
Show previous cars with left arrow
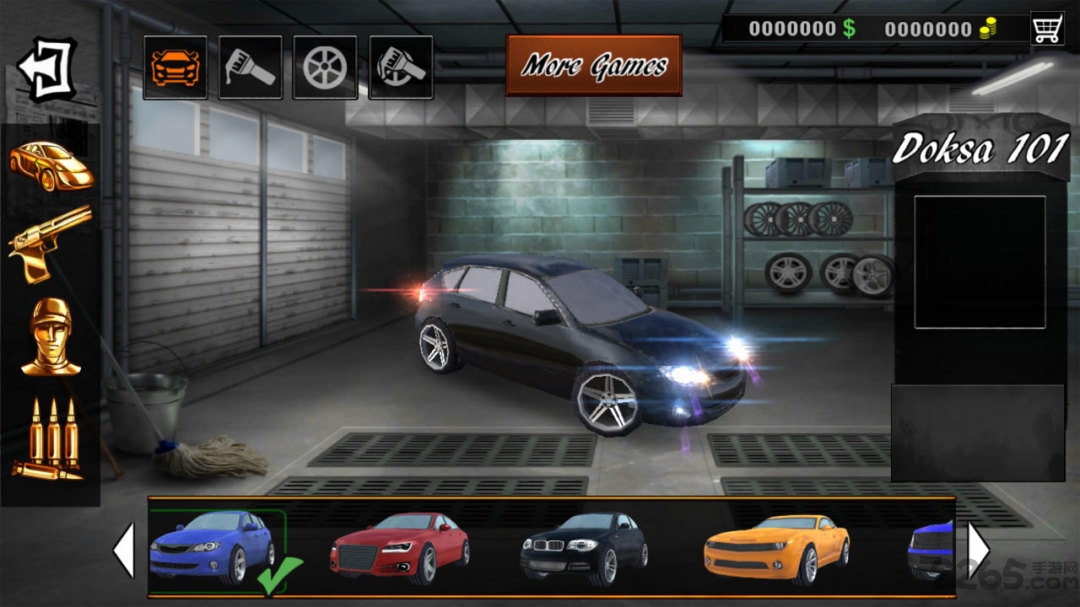(x=123, y=549)
